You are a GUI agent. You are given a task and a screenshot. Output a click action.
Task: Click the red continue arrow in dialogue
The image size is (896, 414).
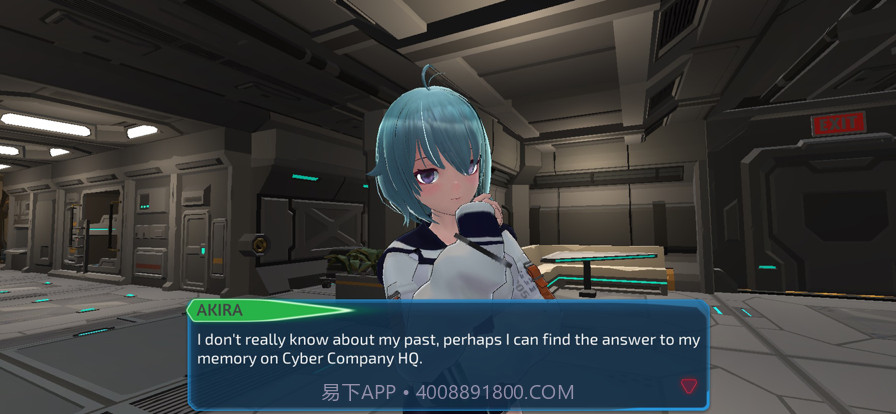(x=688, y=386)
